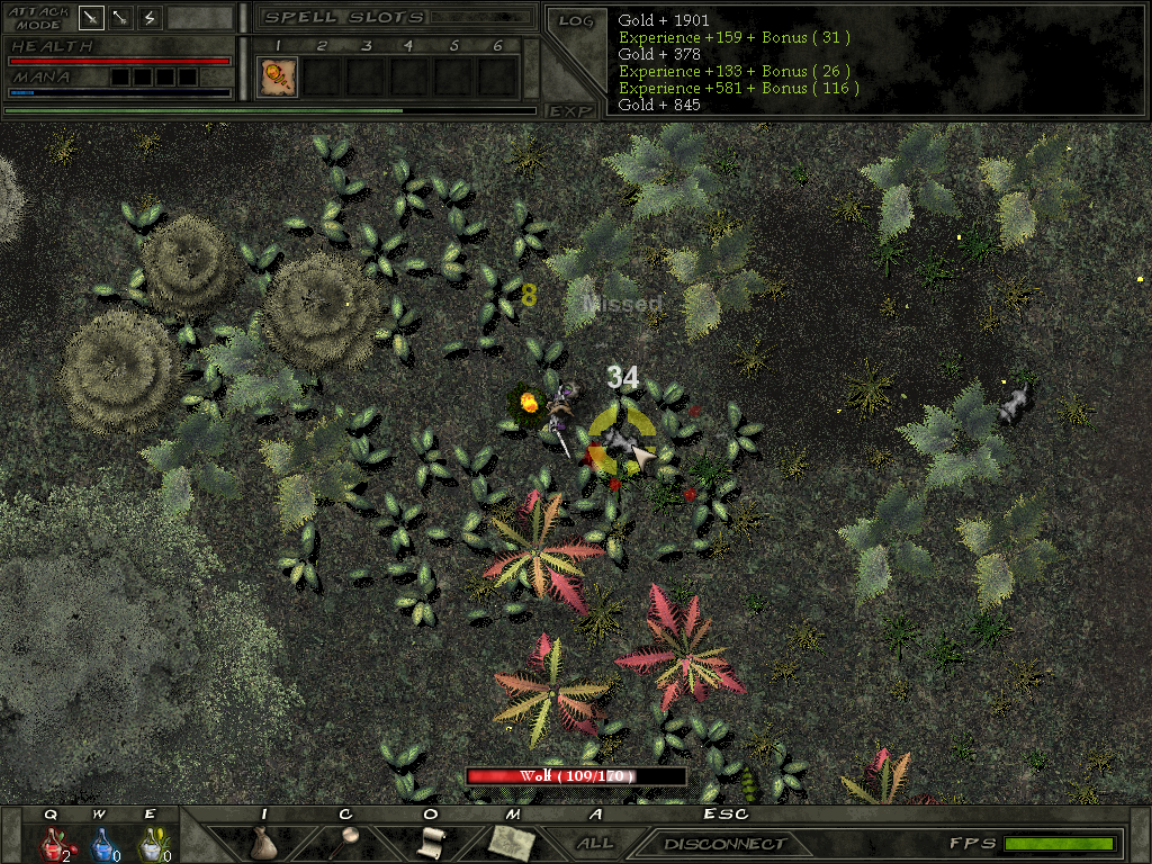Click the ALL button

pyautogui.click(x=595, y=844)
